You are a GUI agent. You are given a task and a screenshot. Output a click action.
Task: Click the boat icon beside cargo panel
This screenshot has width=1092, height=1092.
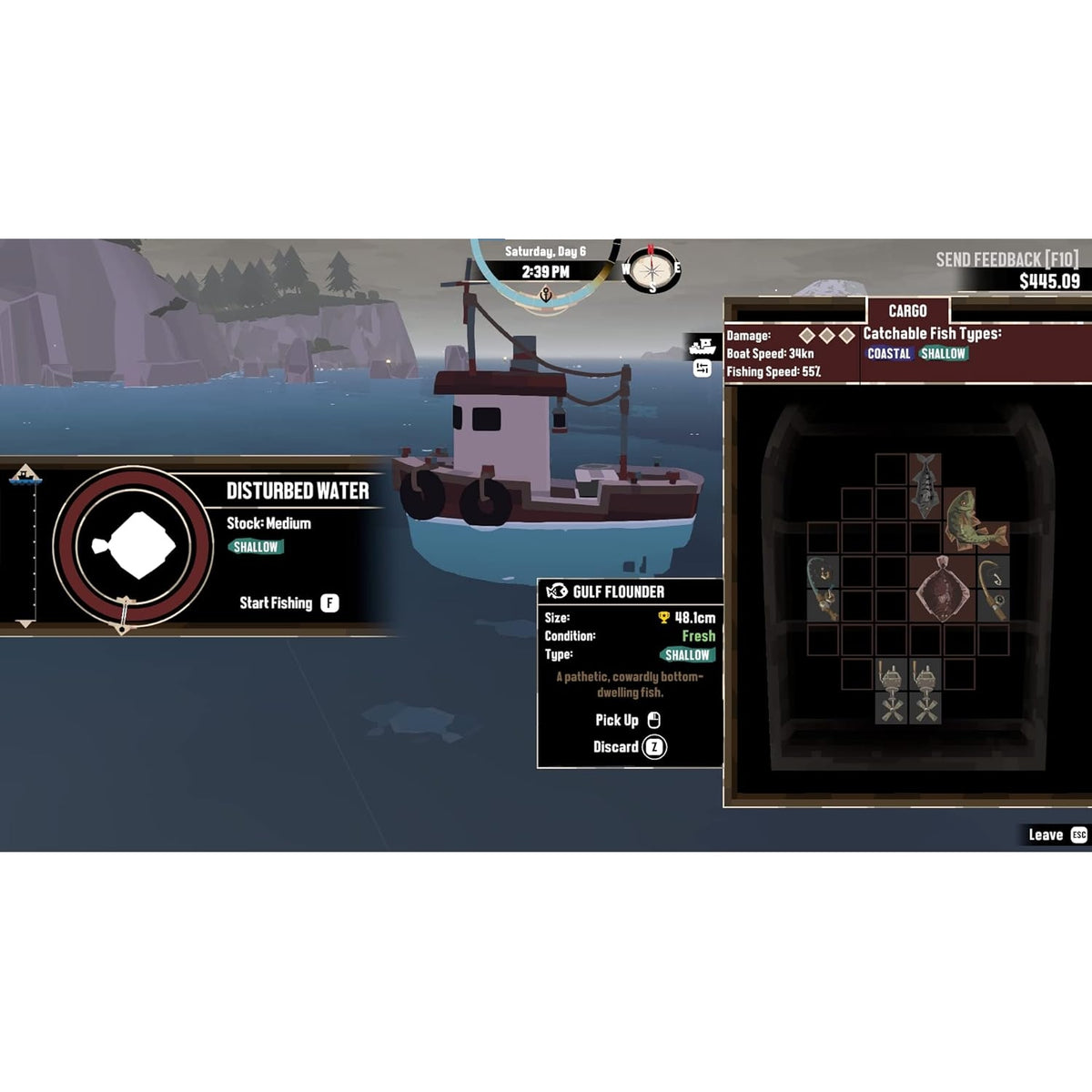coord(703,347)
